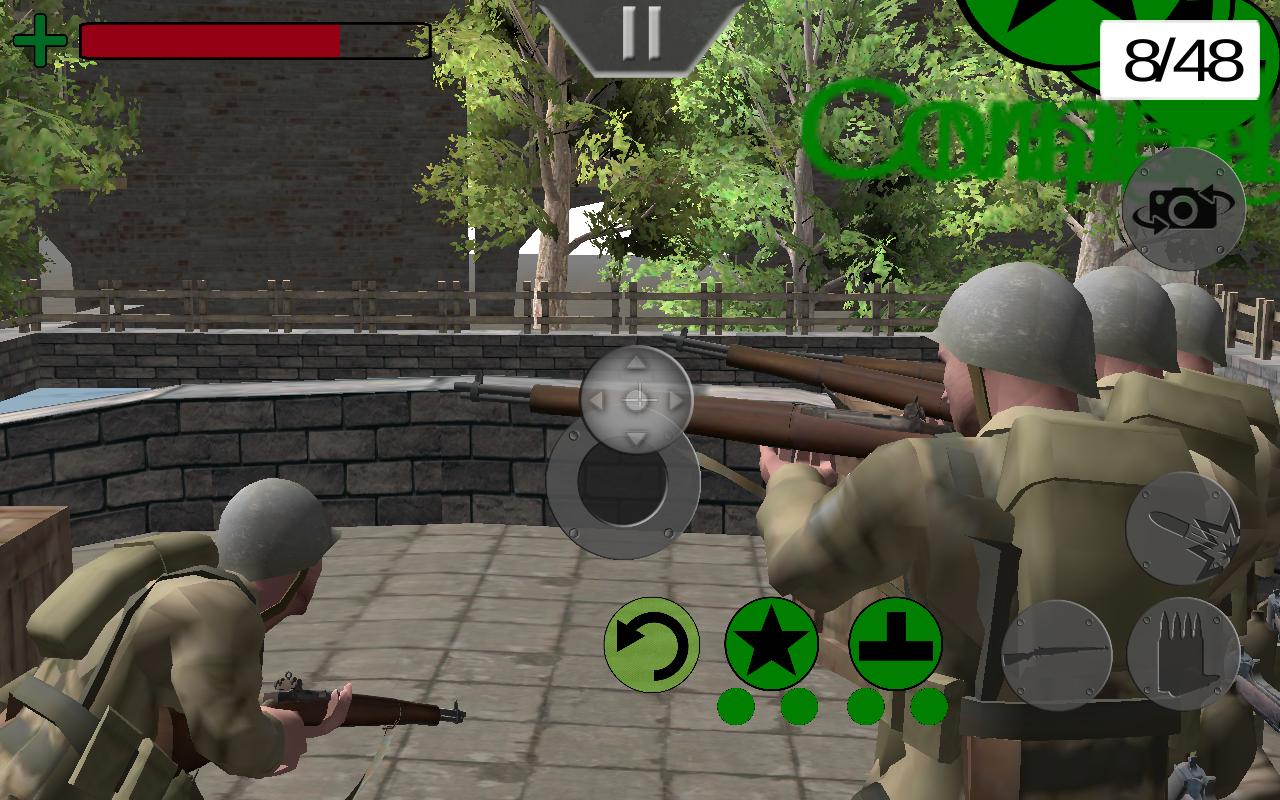Tap the last green dot indicator
1280x800 pixels.
(x=928, y=706)
